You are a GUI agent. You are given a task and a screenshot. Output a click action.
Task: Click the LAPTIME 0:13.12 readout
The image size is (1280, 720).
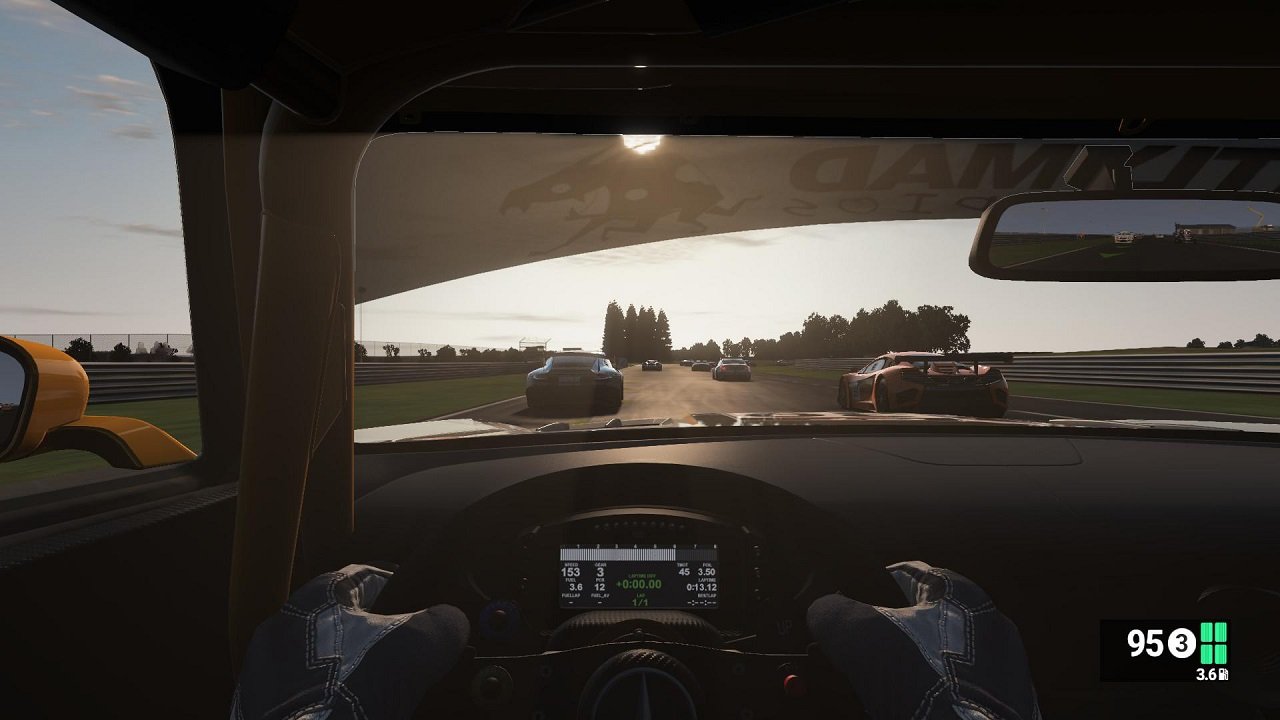click(x=702, y=586)
